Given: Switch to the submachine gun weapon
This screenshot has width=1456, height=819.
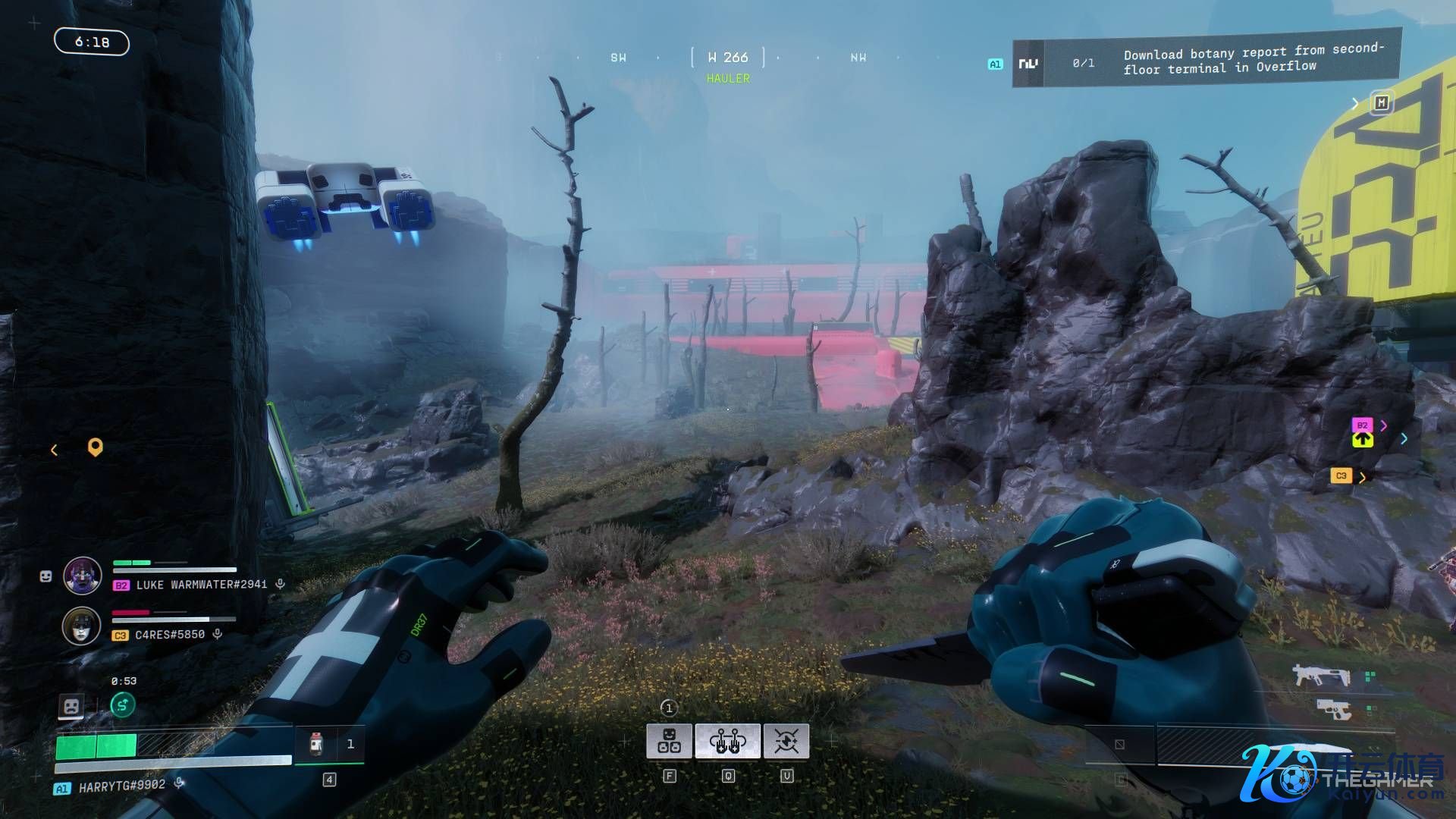Looking at the screenshot, I should pyautogui.click(x=1321, y=674).
